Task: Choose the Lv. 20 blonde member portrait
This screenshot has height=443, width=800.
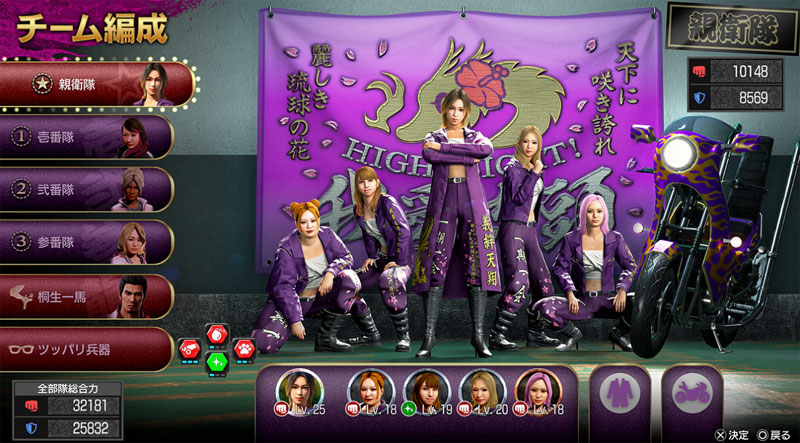Action: pos(479,392)
